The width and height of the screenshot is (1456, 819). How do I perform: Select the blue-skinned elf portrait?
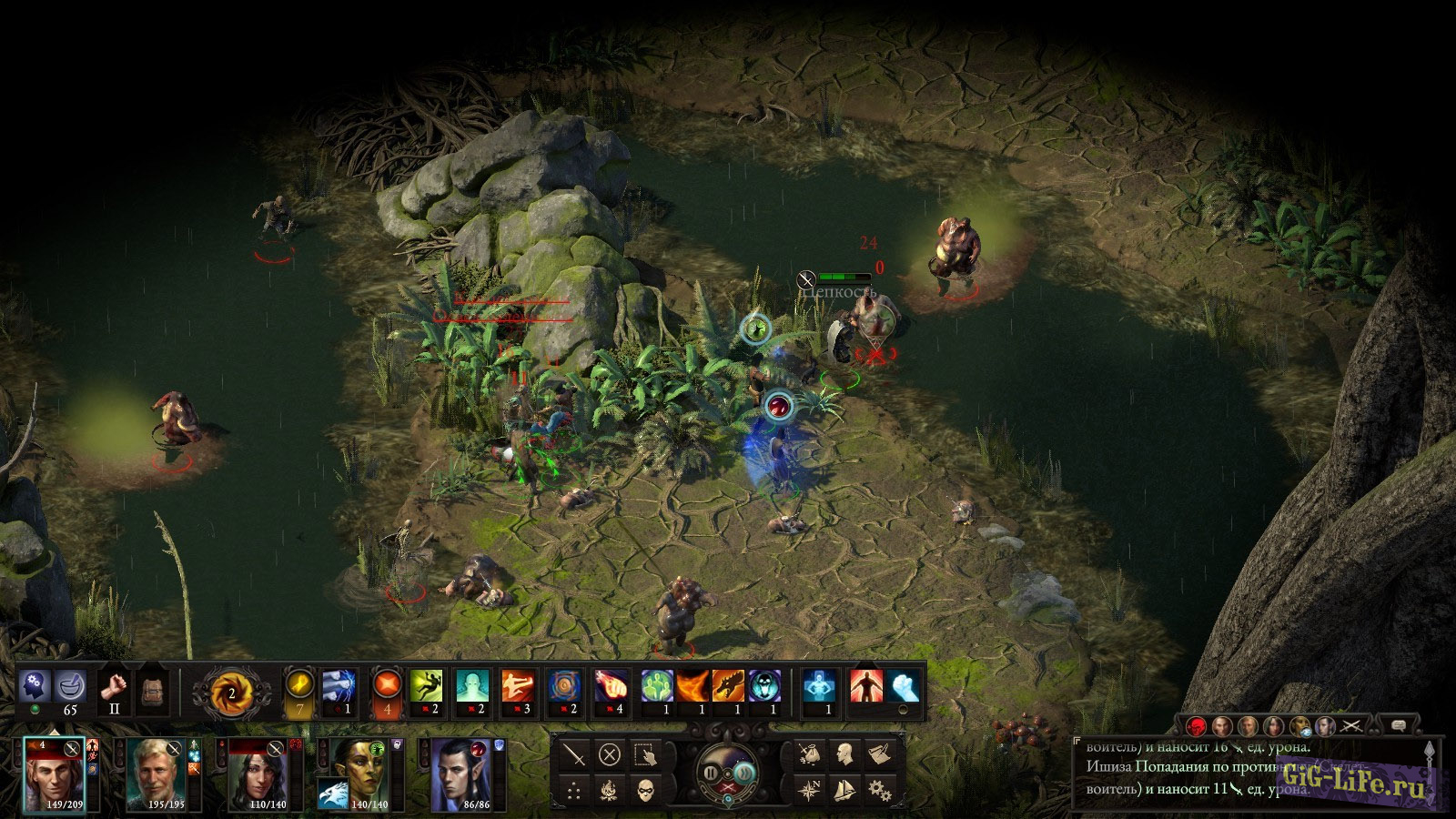[x=461, y=772]
